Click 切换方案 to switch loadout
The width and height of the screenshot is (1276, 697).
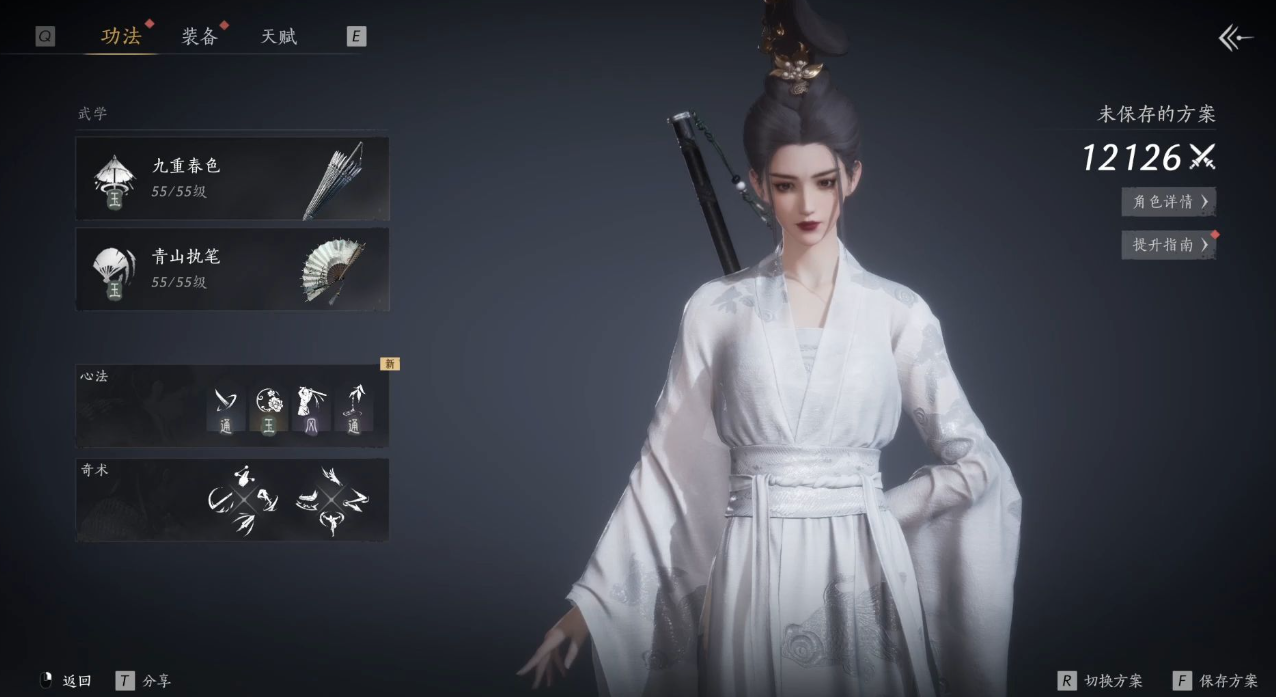click(1100, 681)
